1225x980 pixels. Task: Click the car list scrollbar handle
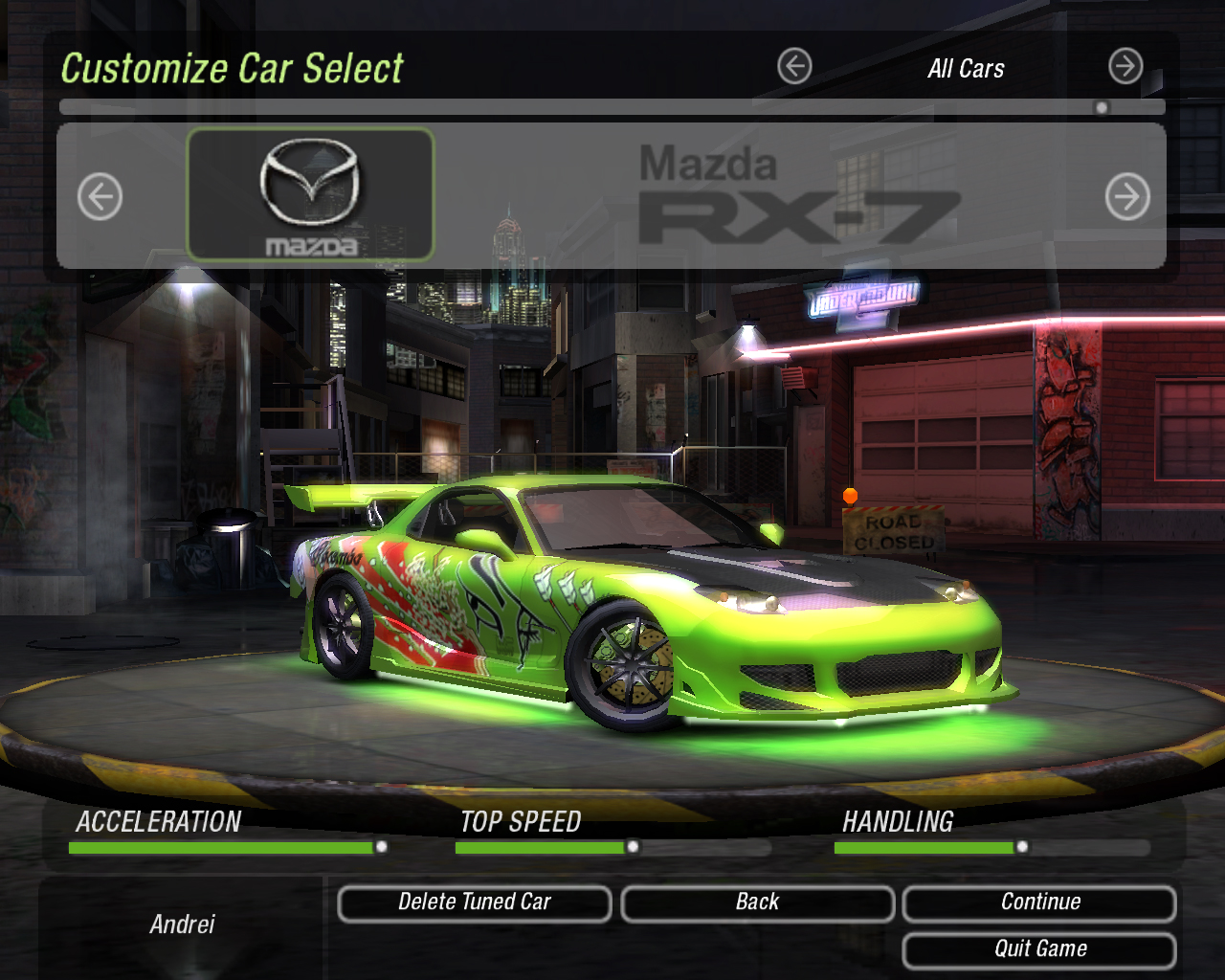pyautogui.click(x=1102, y=108)
